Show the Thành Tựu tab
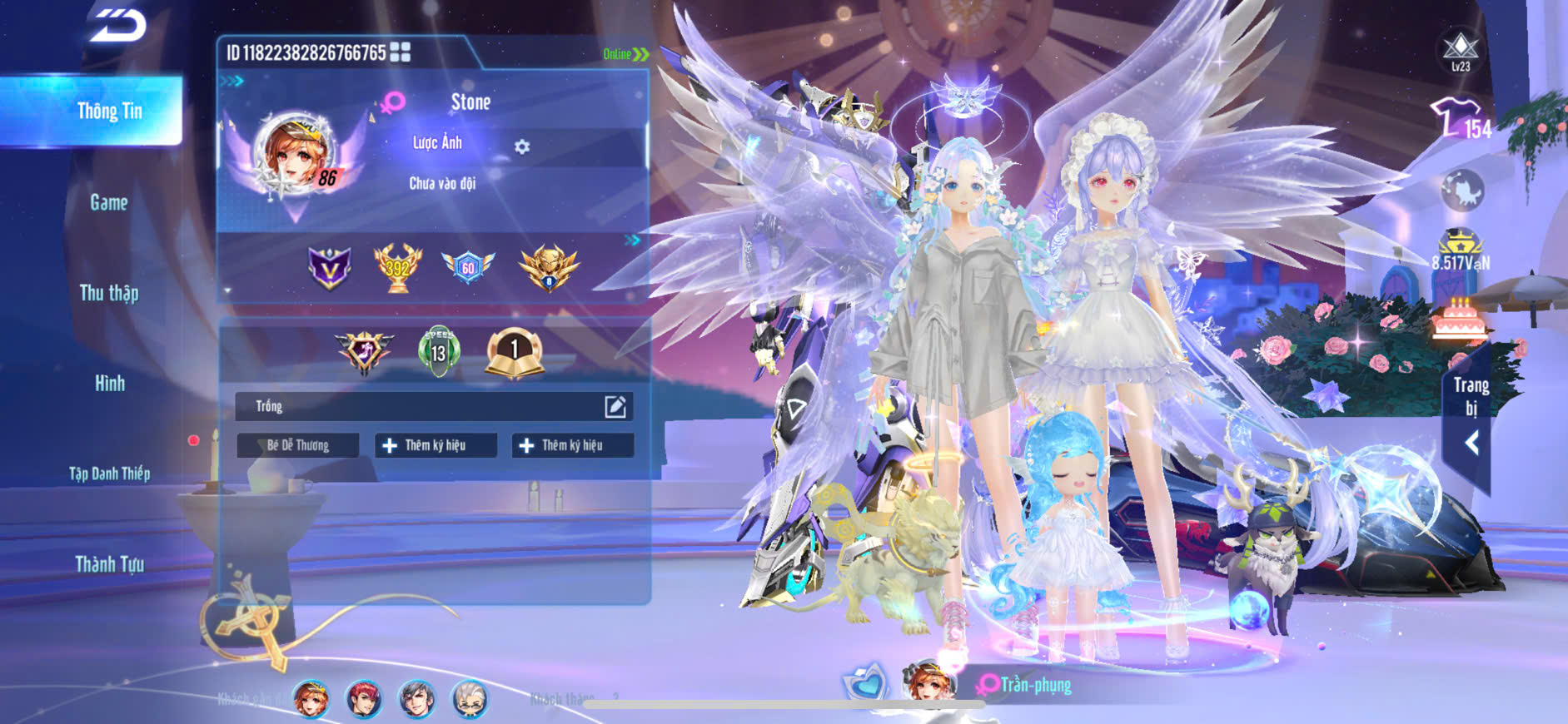Screen dimensions: 1568x724 (109, 564)
